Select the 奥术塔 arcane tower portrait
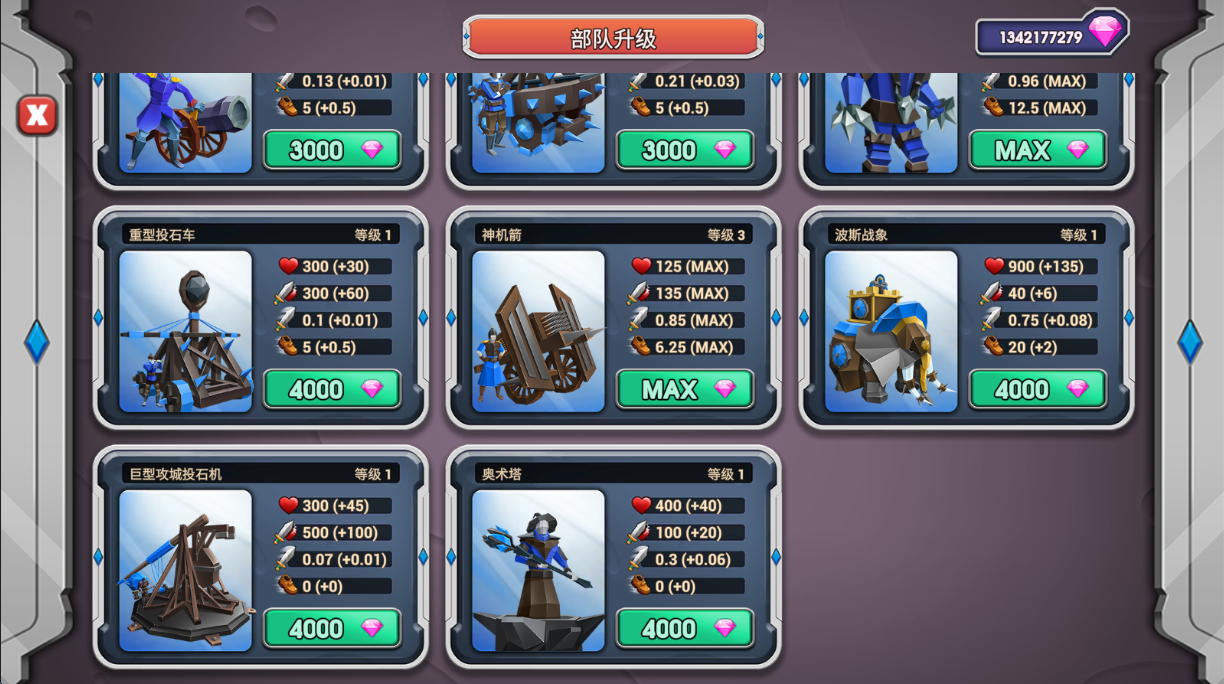1224x684 pixels. (x=538, y=570)
